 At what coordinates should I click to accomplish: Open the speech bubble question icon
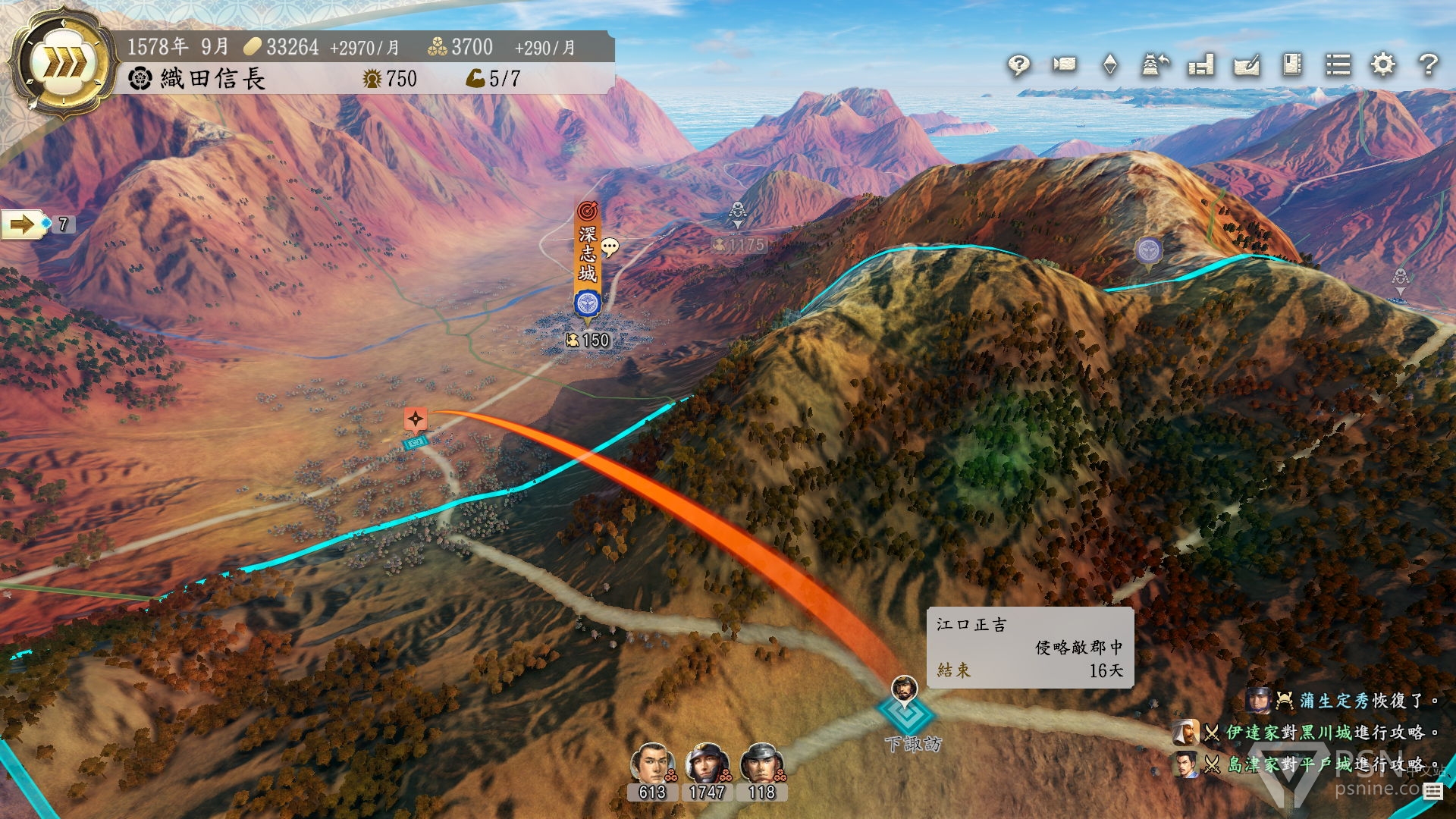1018,65
